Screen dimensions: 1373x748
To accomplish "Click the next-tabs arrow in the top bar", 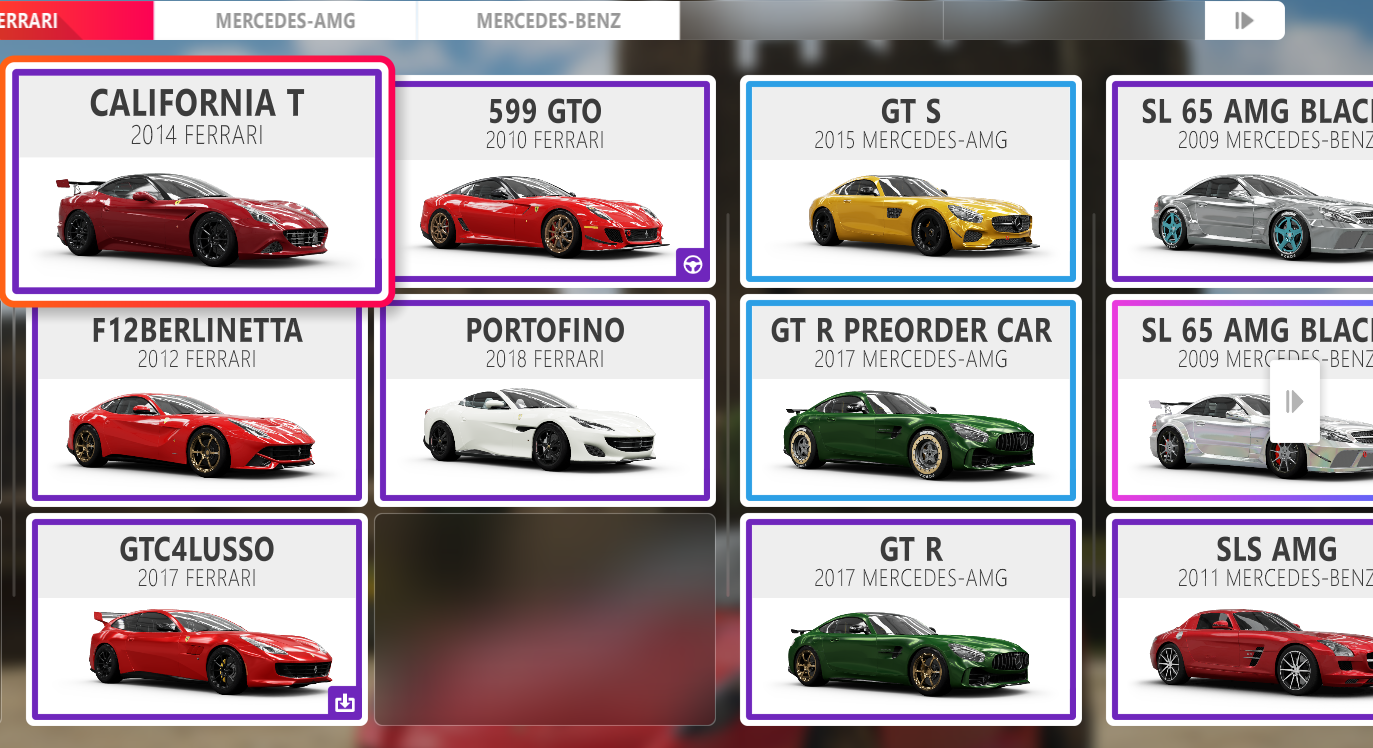I will (1244, 20).
